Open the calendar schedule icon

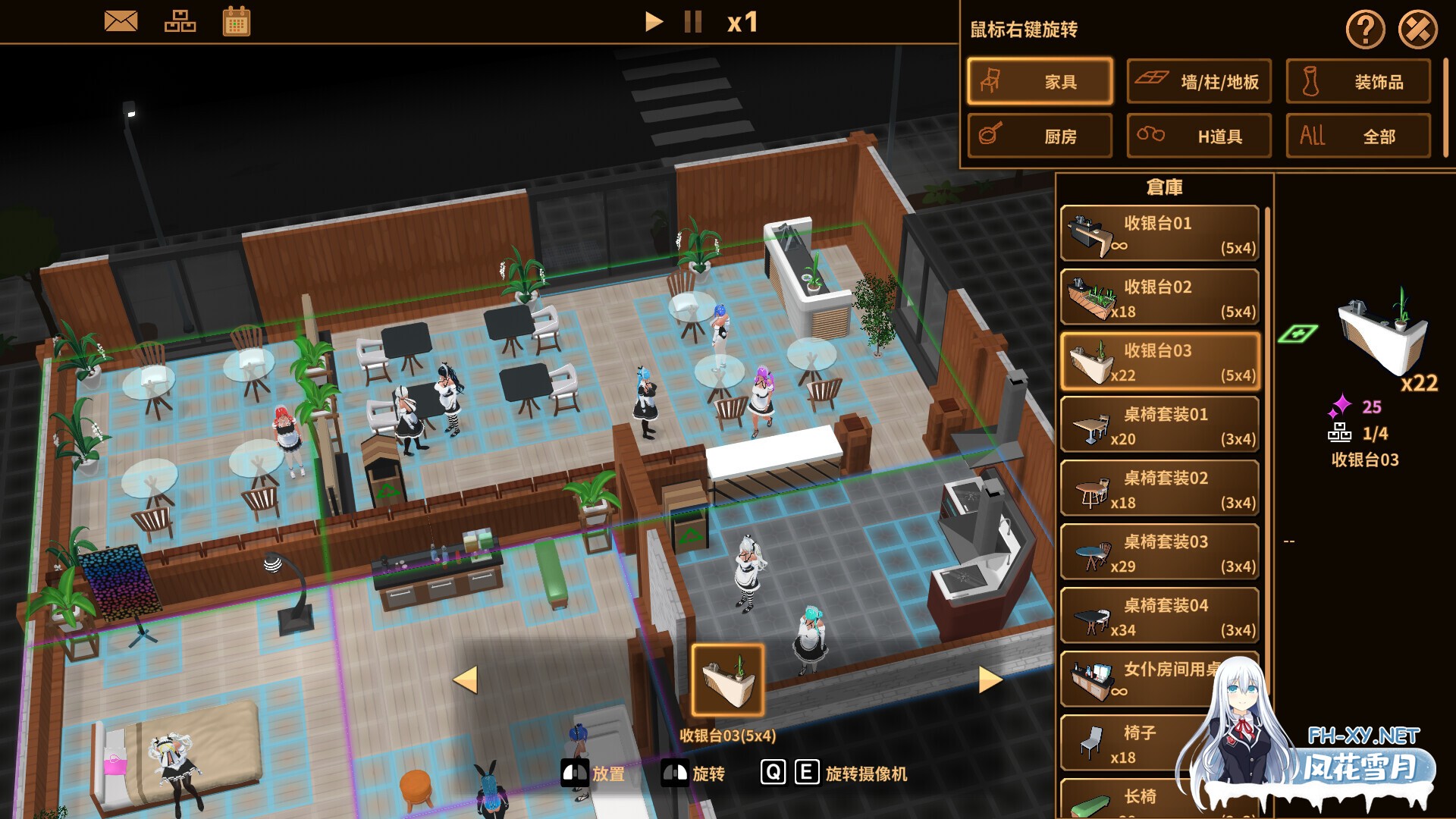click(237, 20)
